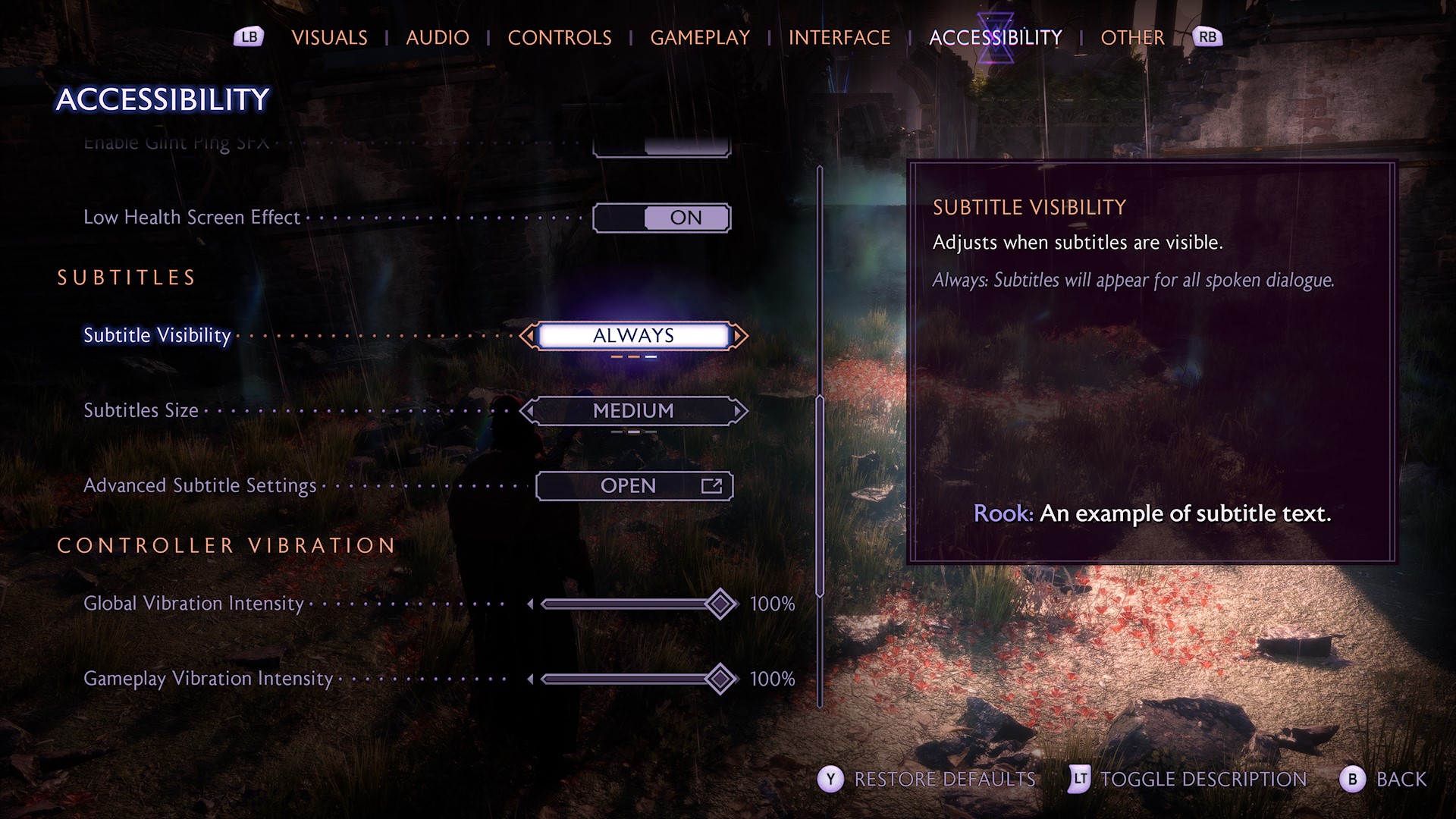1456x819 pixels.
Task: Open the Other settings tab
Action: pyautogui.click(x=1132, y=37)
